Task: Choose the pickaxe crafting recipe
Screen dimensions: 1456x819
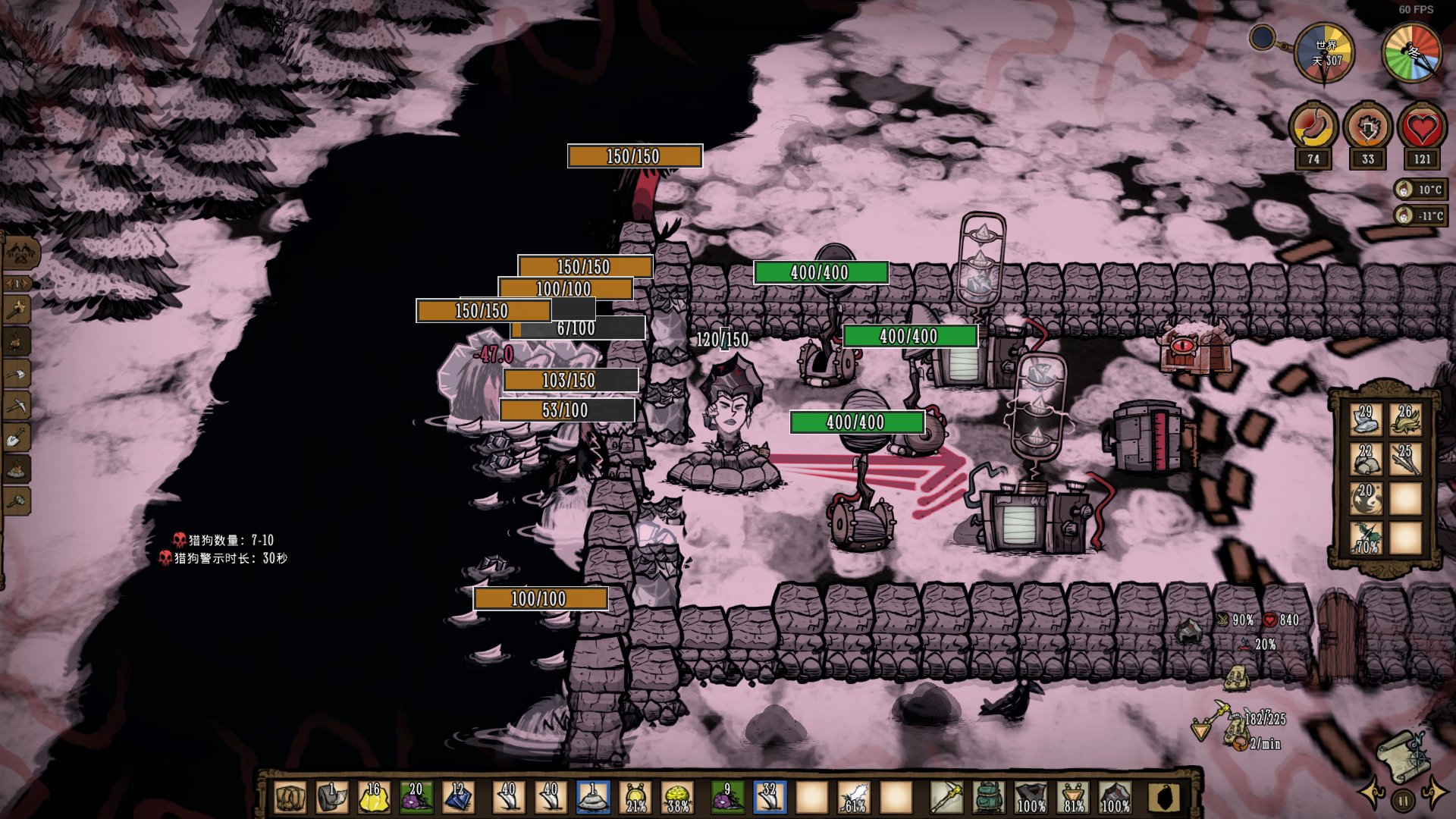Action: point(17,406)
